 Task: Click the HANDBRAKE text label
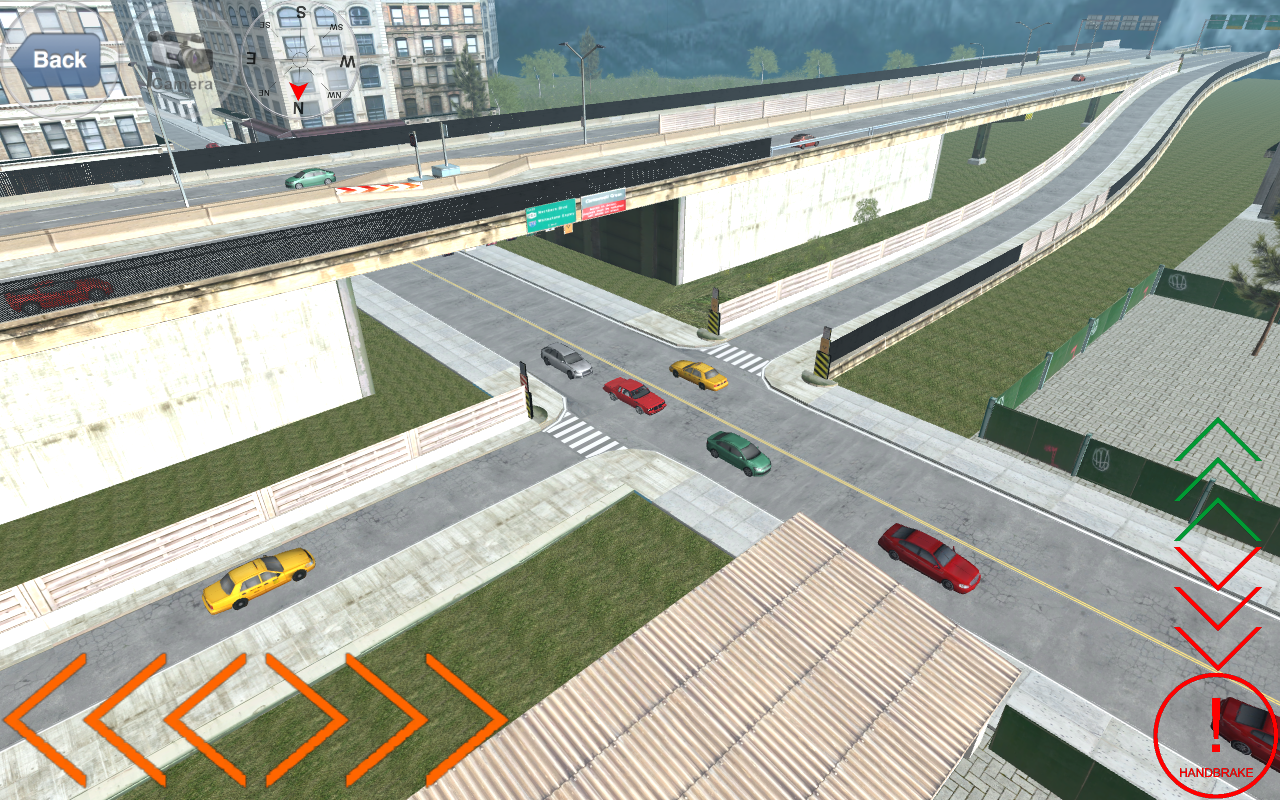(x=1214, y=772)
